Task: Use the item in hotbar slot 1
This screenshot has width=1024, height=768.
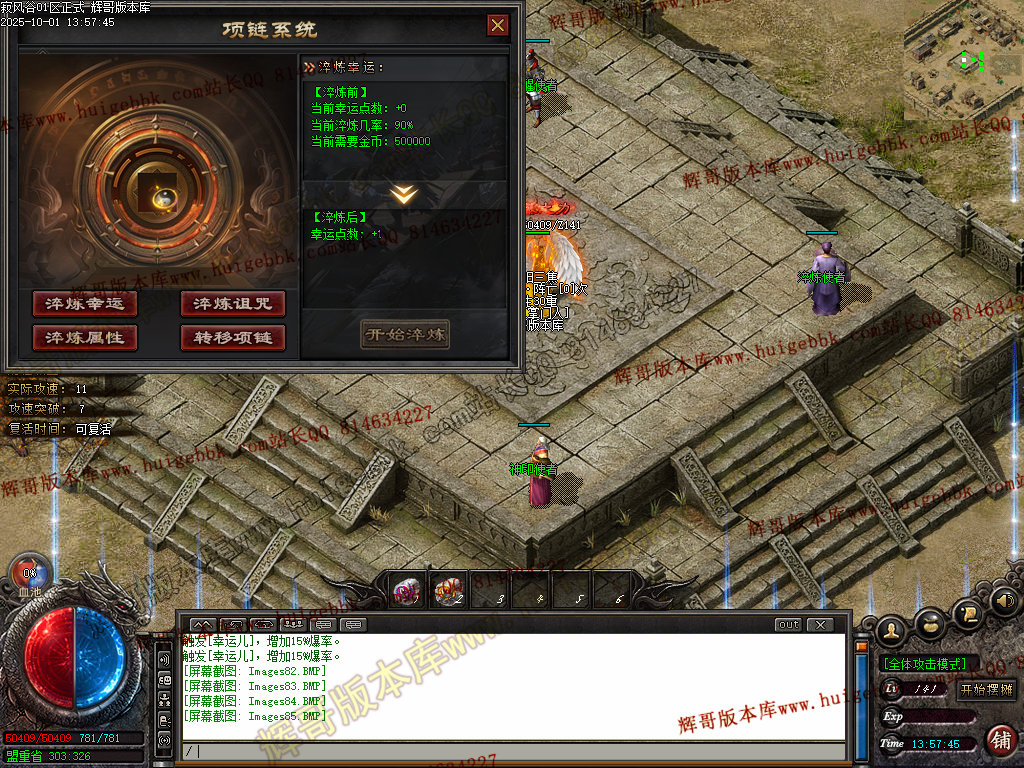Action: pyautogui.click(x=408, y=590)
